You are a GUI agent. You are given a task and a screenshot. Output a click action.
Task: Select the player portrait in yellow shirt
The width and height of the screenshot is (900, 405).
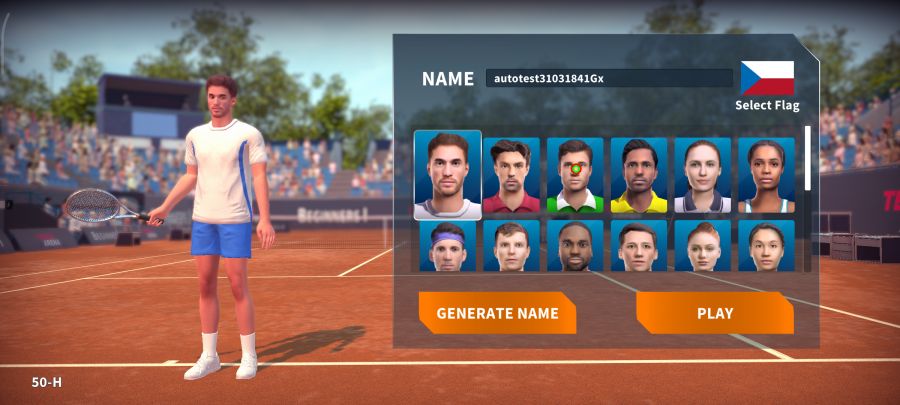click(639, 176)
